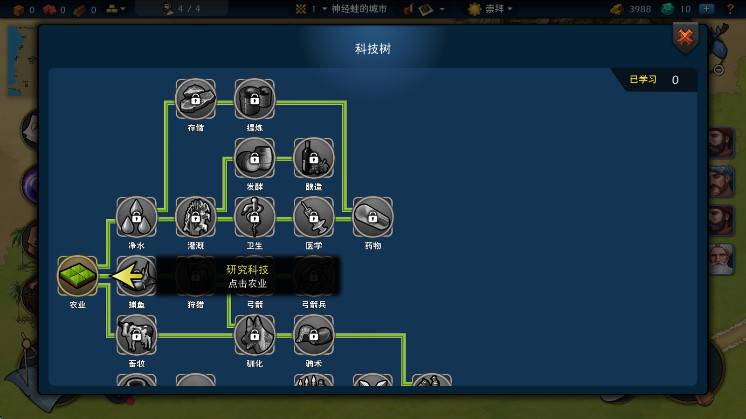Viewport: 746px width, 419px height.
Task: Close the tech tree window
Action: coord(685,38)
